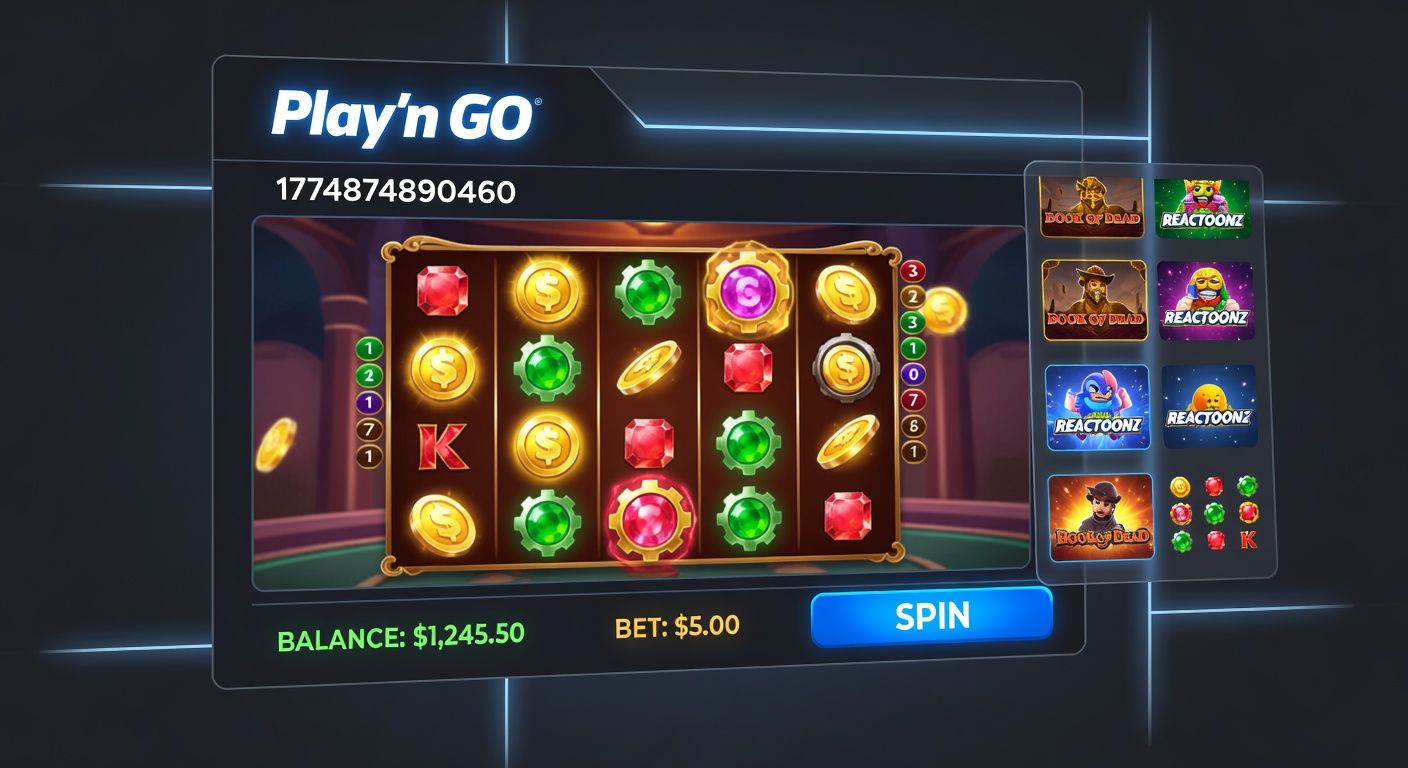Viewport: 1408px width, 768px height.
Task: Select the gold coin symbol in the sidebar grid
Action: point(1181,486)
